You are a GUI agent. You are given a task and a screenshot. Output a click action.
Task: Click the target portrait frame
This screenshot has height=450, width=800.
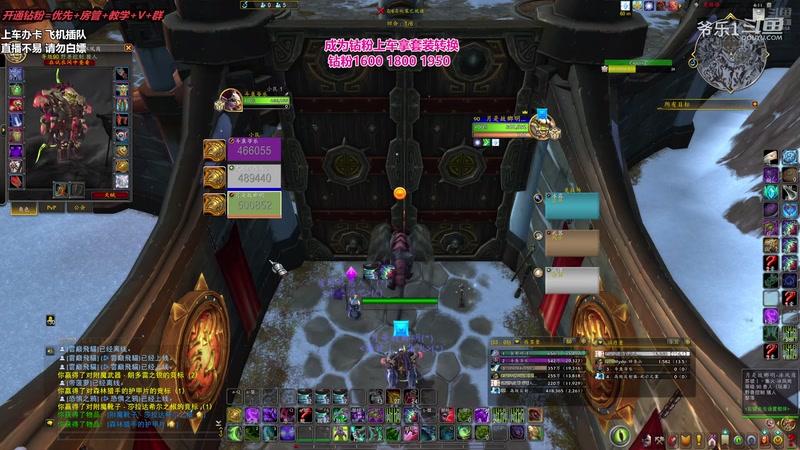click(545, 128)
